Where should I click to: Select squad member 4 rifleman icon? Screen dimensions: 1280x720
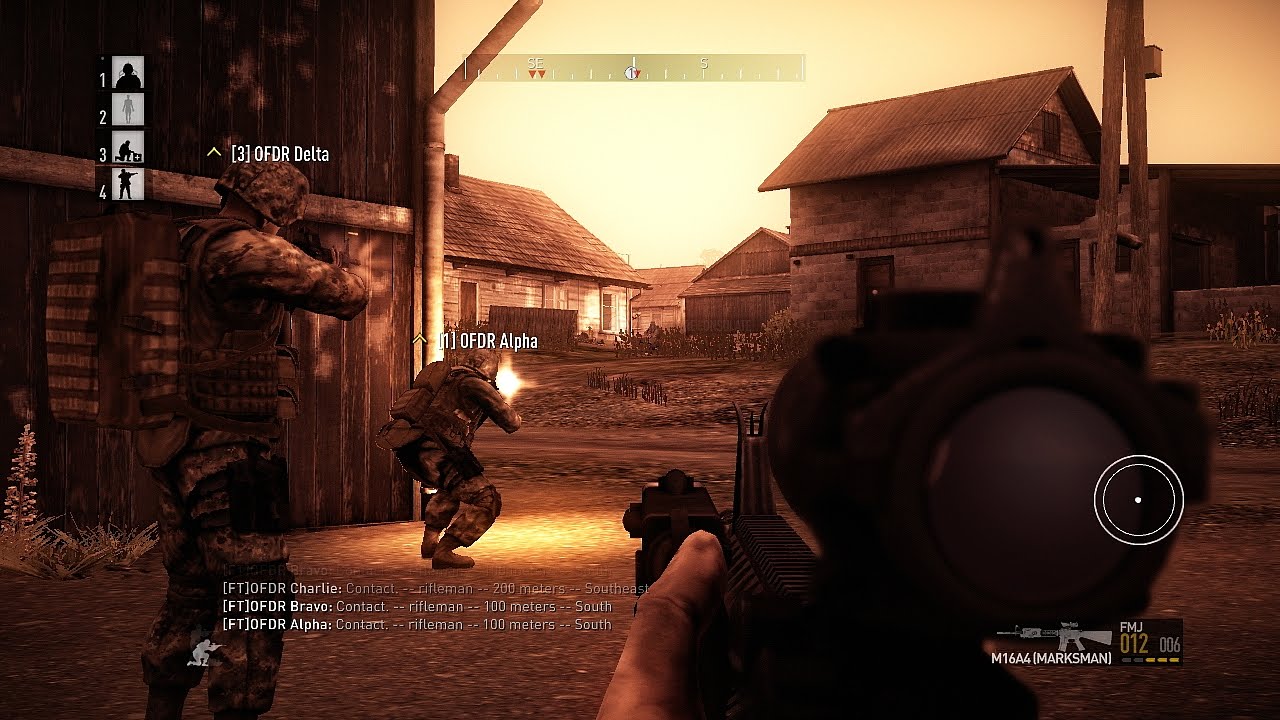[x=128, y=185]
